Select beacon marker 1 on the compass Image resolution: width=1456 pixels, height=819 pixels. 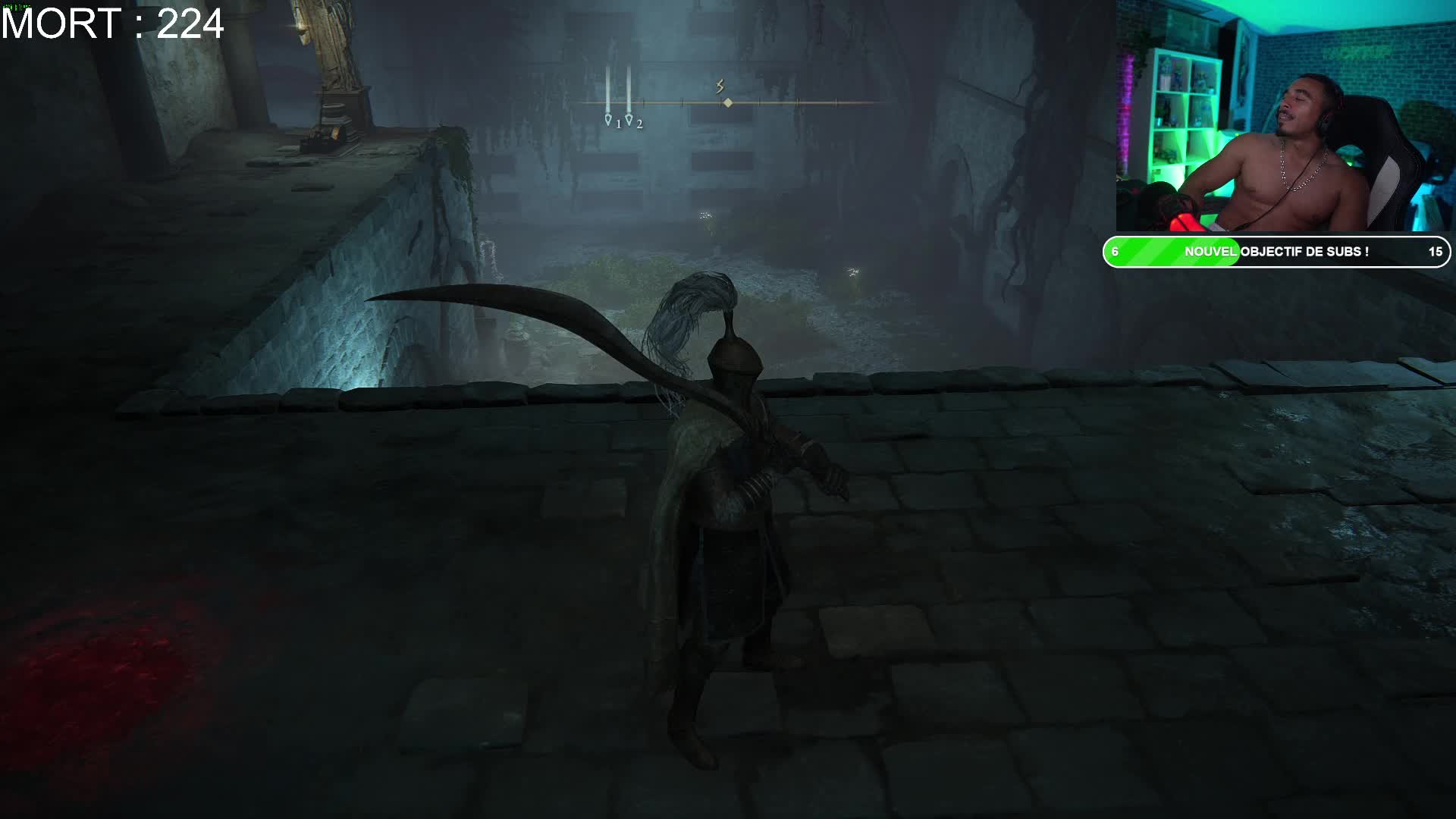608,120
